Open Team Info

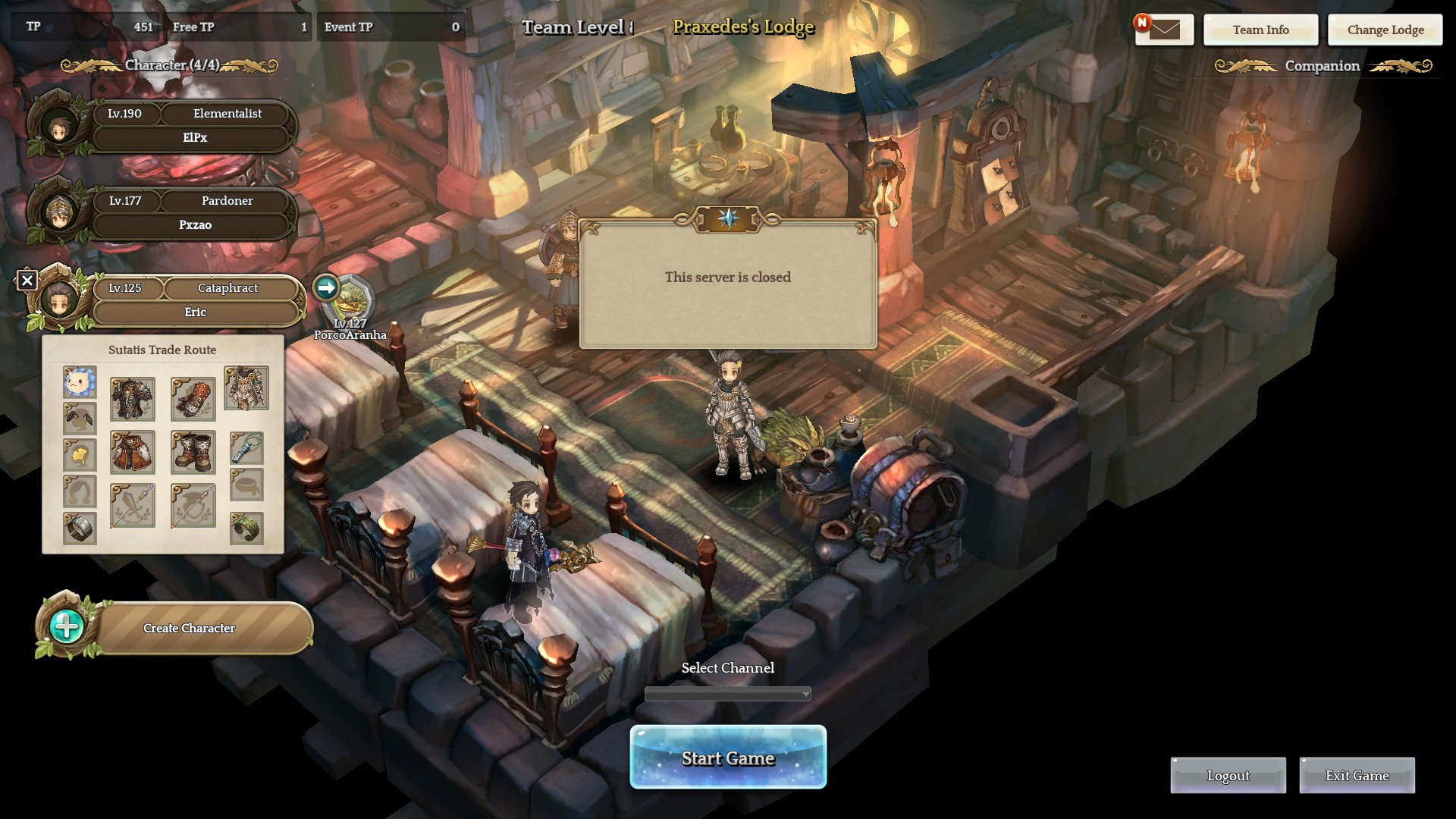[x=1260, y=30]
